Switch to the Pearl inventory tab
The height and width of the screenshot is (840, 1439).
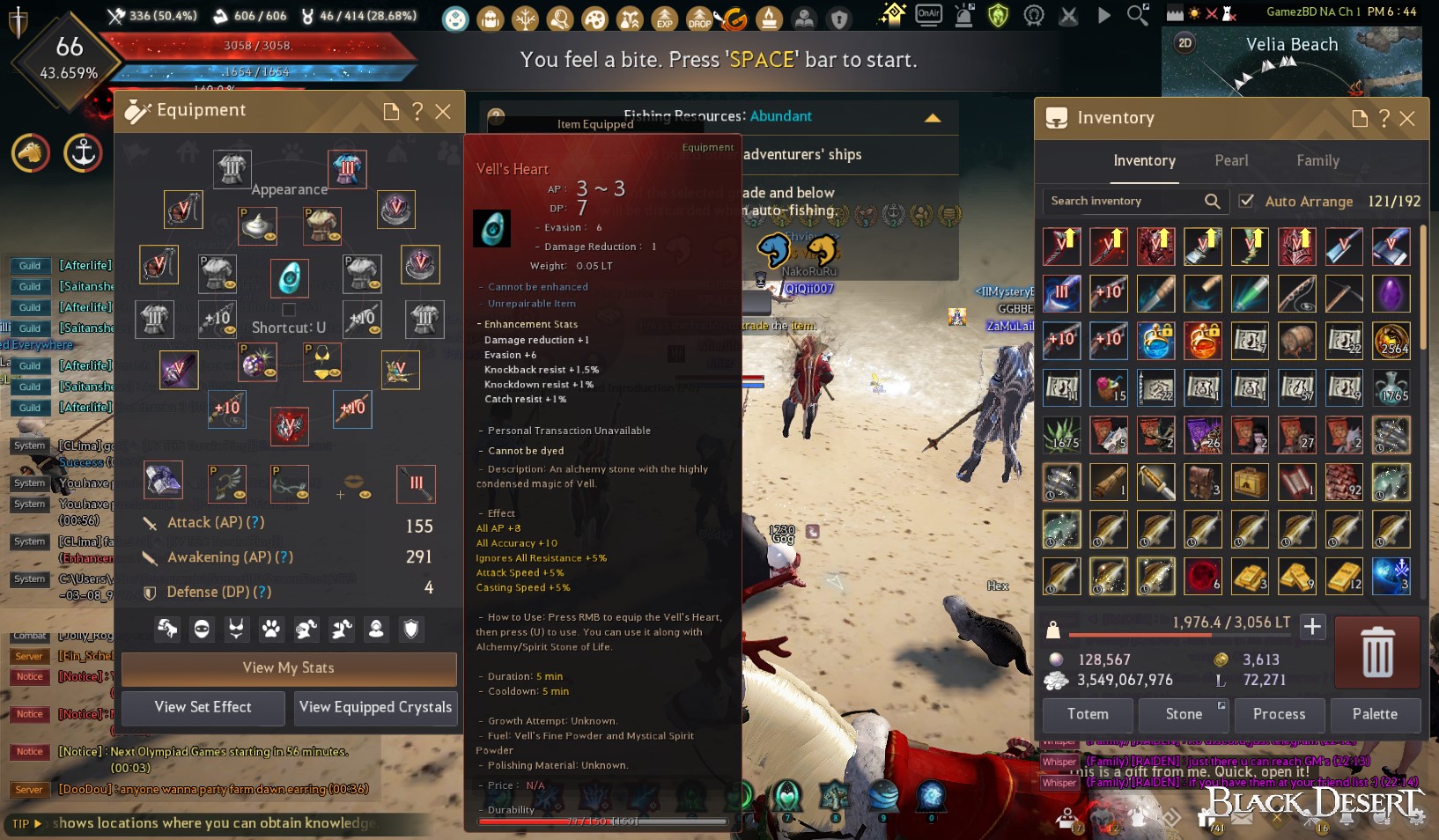pos(1231,161)
